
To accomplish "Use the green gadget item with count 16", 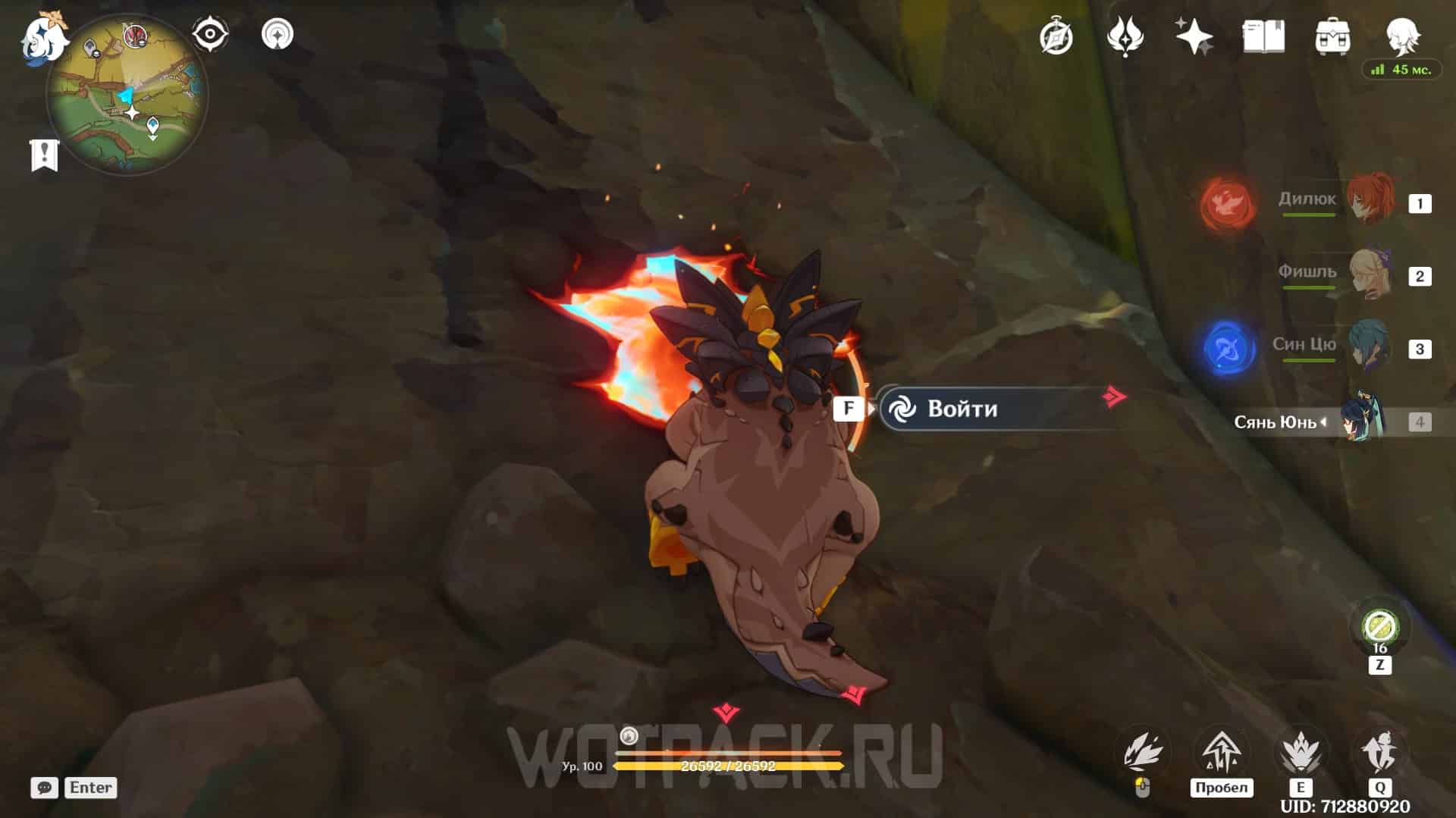I will pyautogui.click(x=1379, y=627).
